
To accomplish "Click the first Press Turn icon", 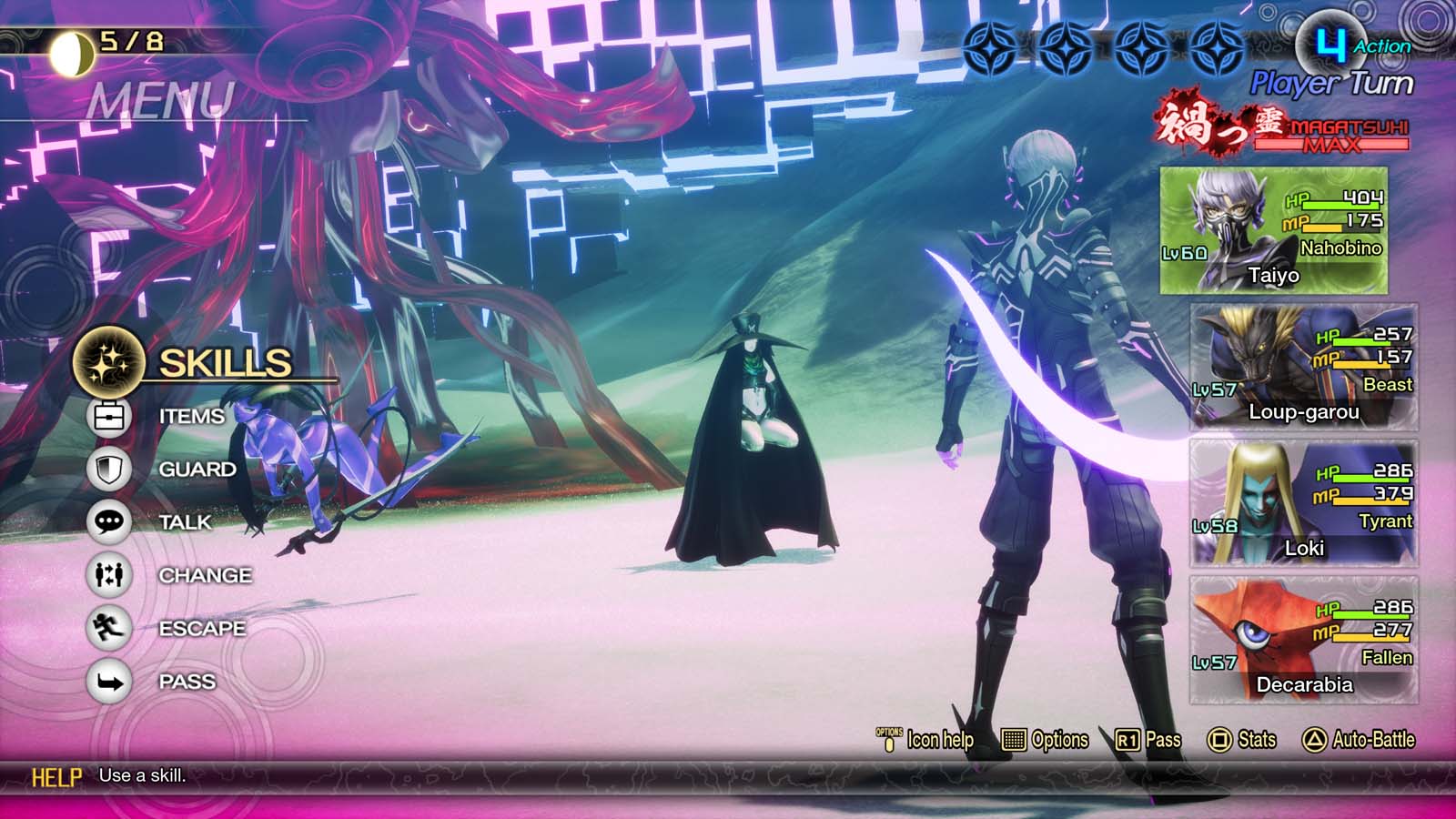I will (x=992, y=47).
